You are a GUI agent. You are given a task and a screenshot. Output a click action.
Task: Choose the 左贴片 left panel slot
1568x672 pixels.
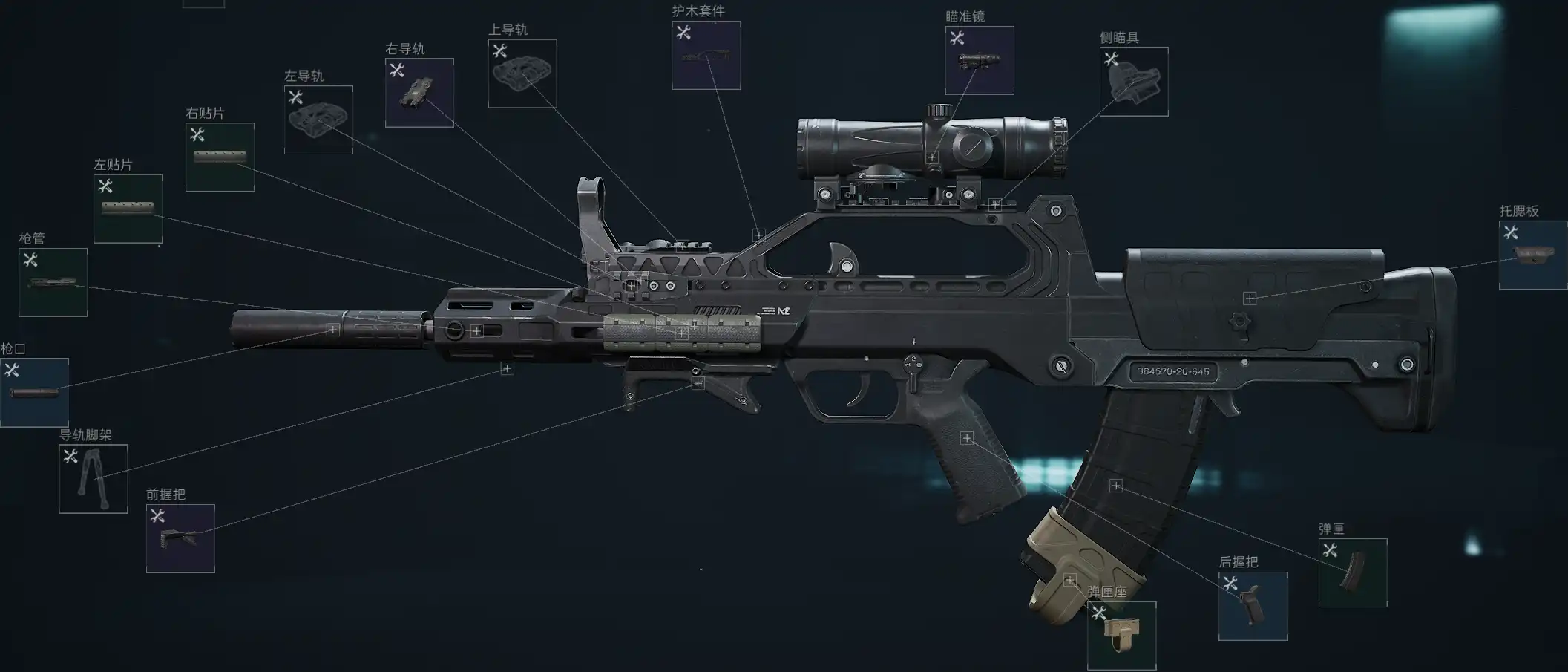pos(128,209)
